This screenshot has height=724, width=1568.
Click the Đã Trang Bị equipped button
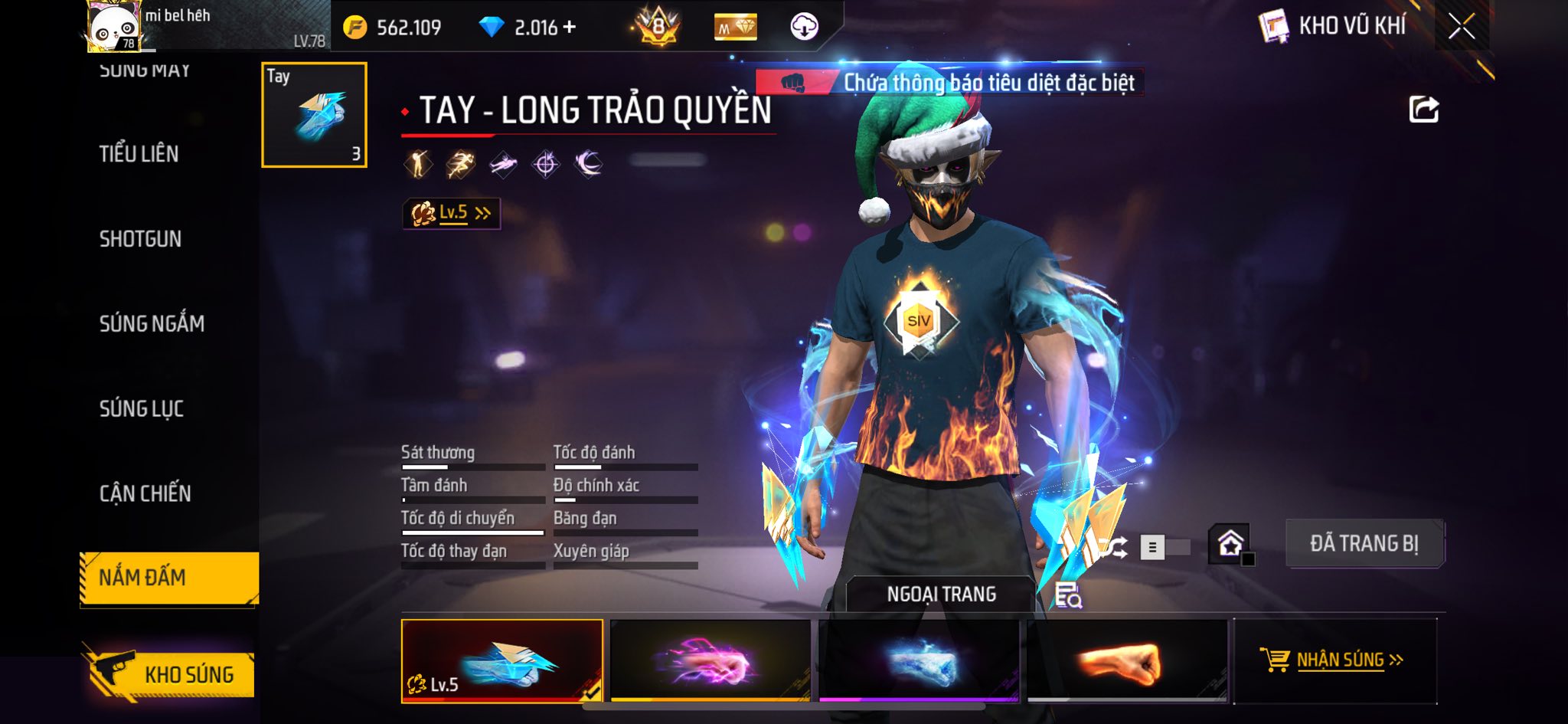click(x=1364, y=543)
